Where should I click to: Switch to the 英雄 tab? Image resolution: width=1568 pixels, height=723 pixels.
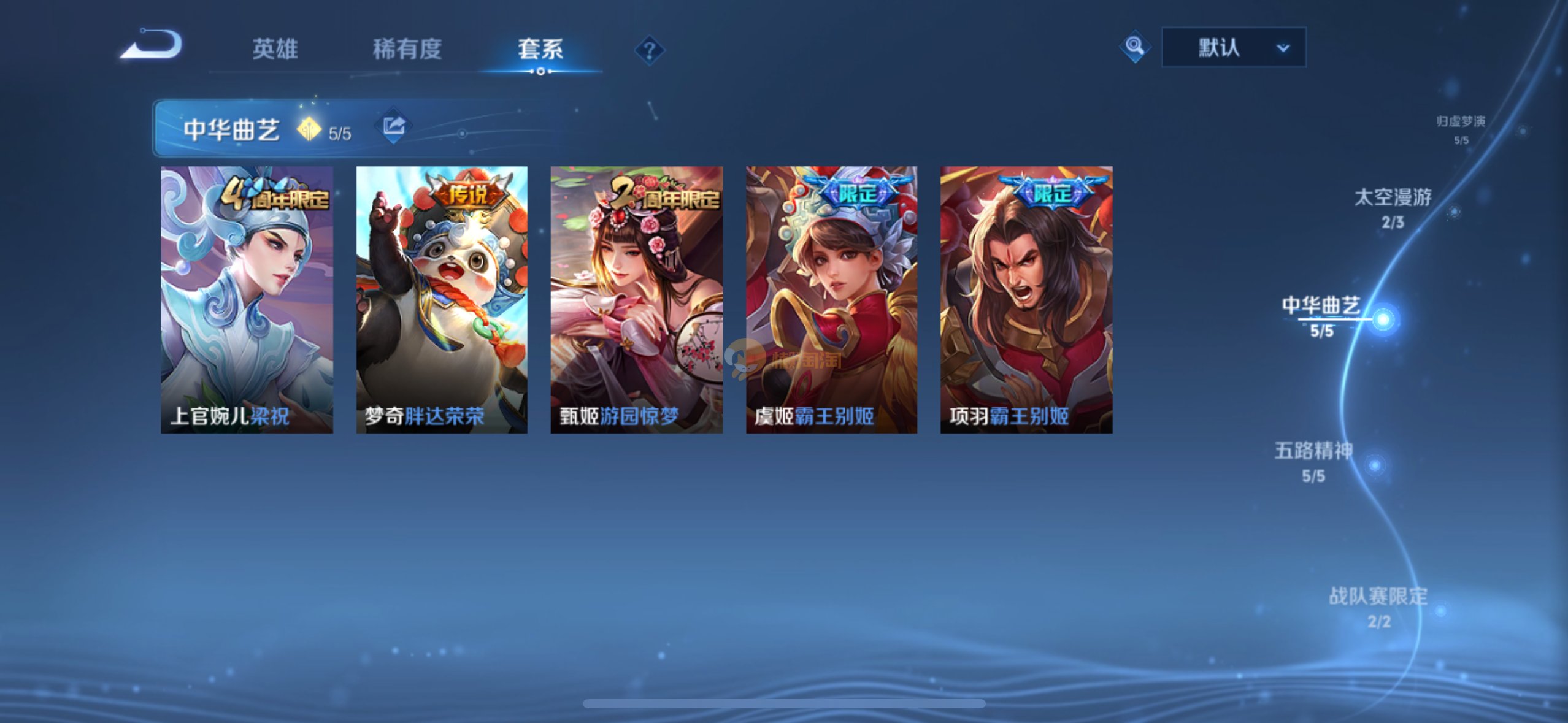click(275, 49)
